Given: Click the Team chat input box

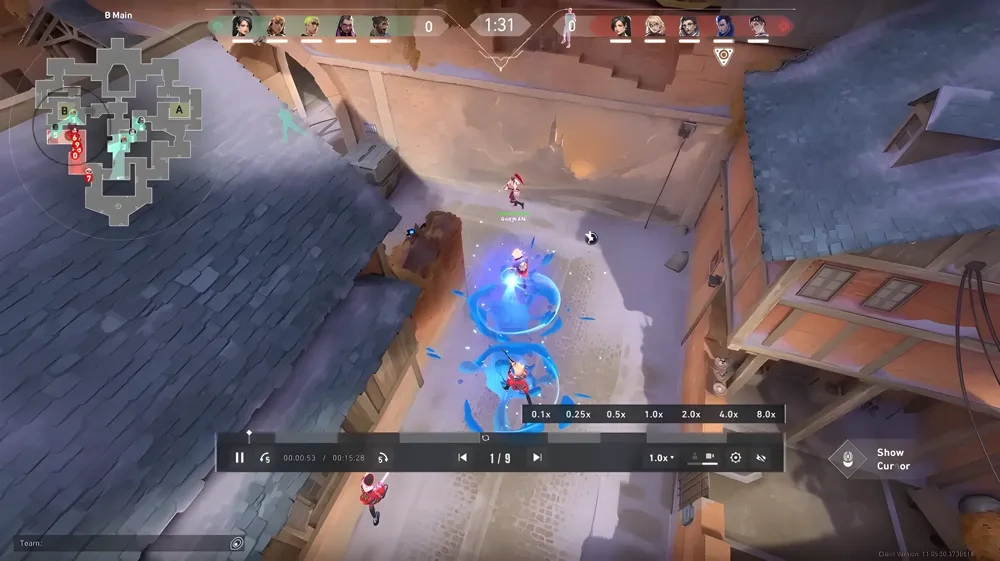Looking at the screenshot, I should coord(125,543).
